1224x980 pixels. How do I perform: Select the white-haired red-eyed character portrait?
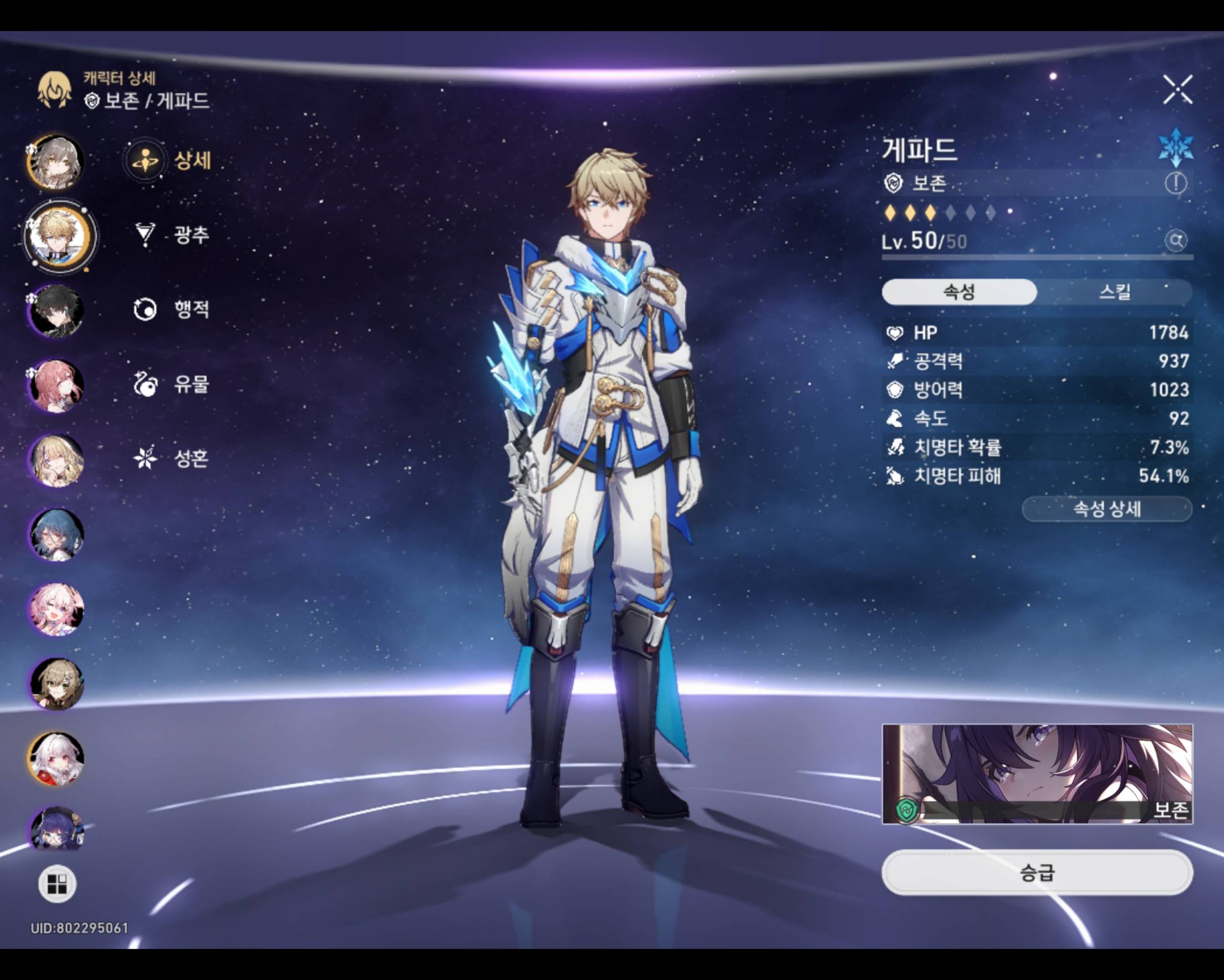coord(56,758)
